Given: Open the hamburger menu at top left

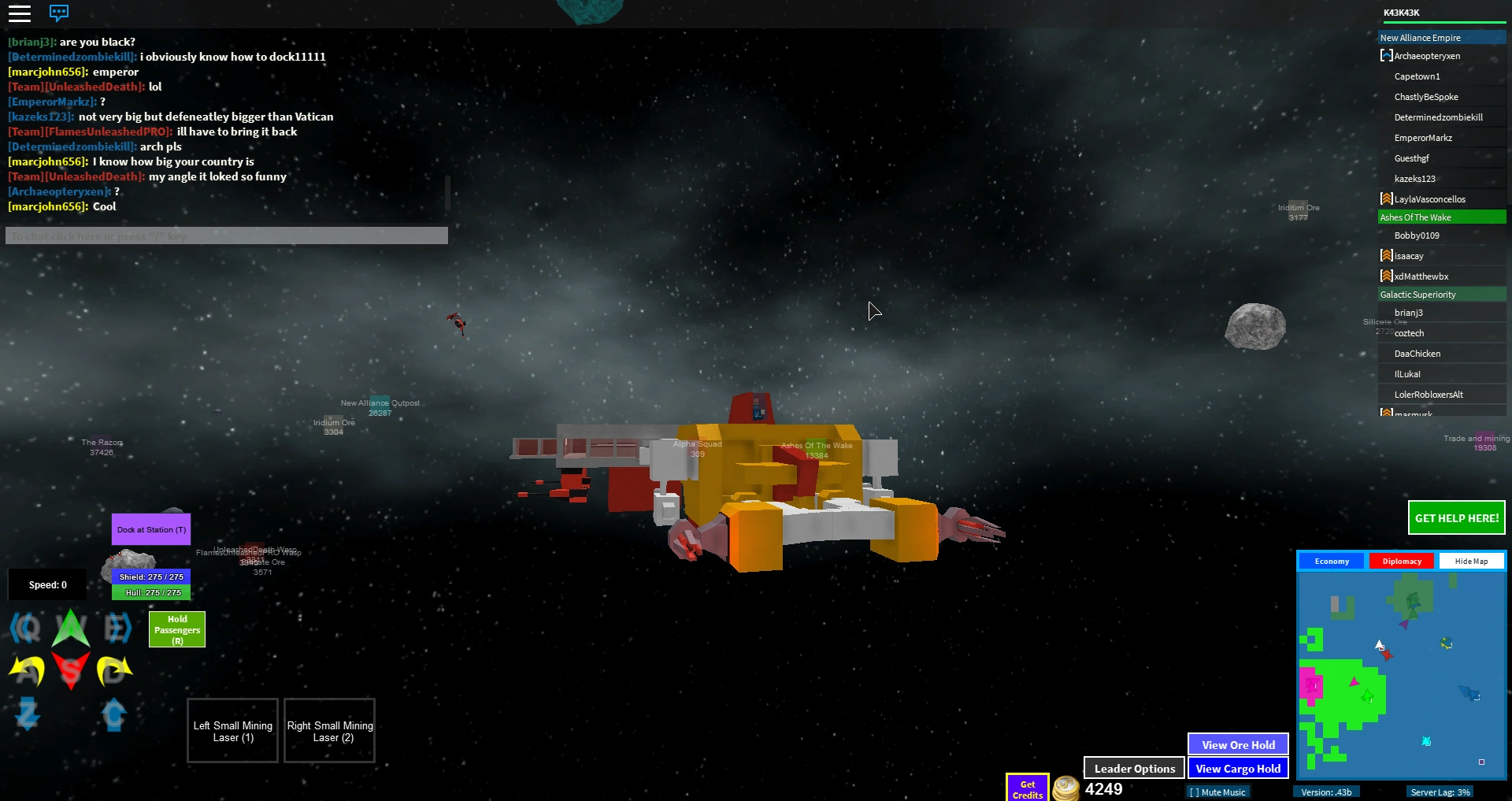Looking at the screenshot, I should point(20,13).
